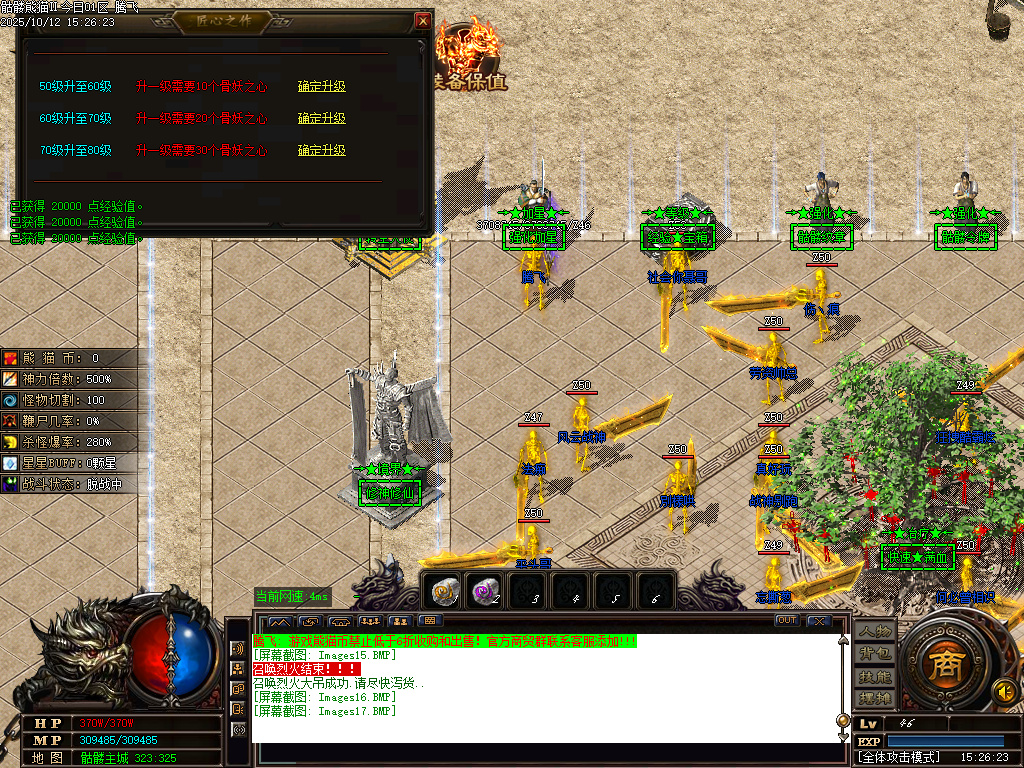This screenshot has height=768, width=1024.
Task: Close the chat window with X
Action: click(x=820, y=621)
